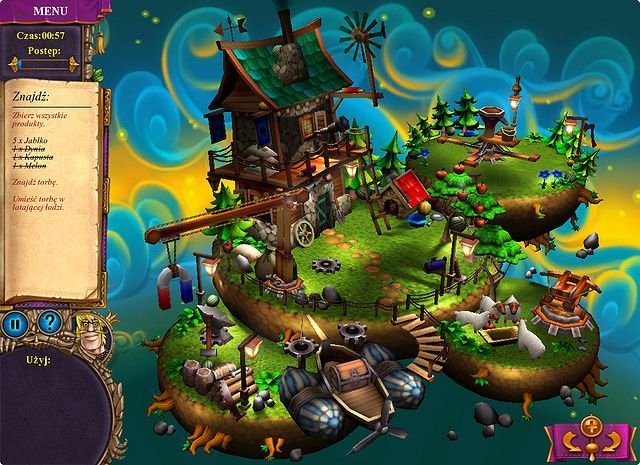This screenshot has height=465, width=640.
Task: Zoom in with the plus button
Action: click(x=590, y=425)
